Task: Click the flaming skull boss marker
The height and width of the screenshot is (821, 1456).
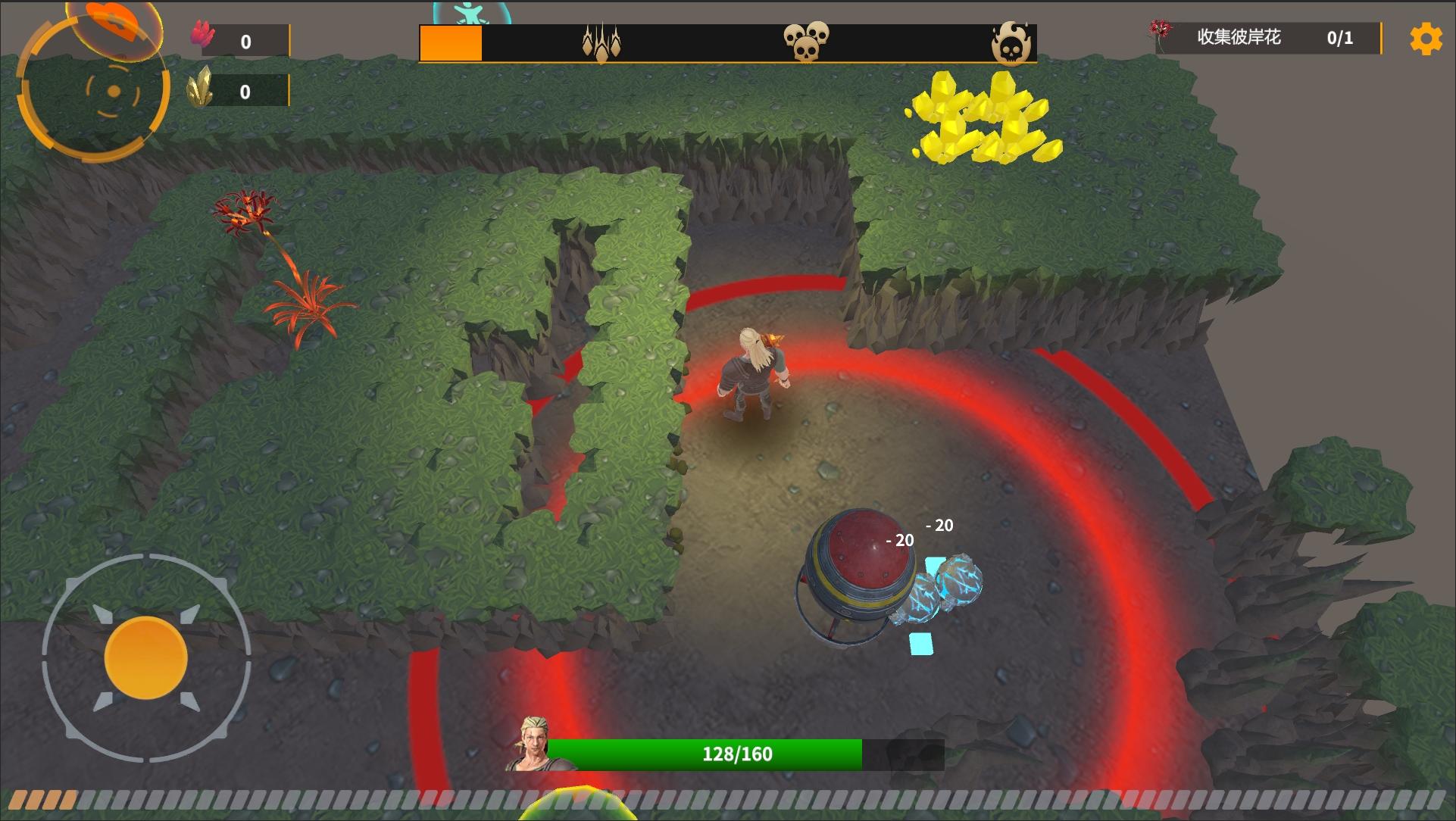Action: pos(1011,42)
